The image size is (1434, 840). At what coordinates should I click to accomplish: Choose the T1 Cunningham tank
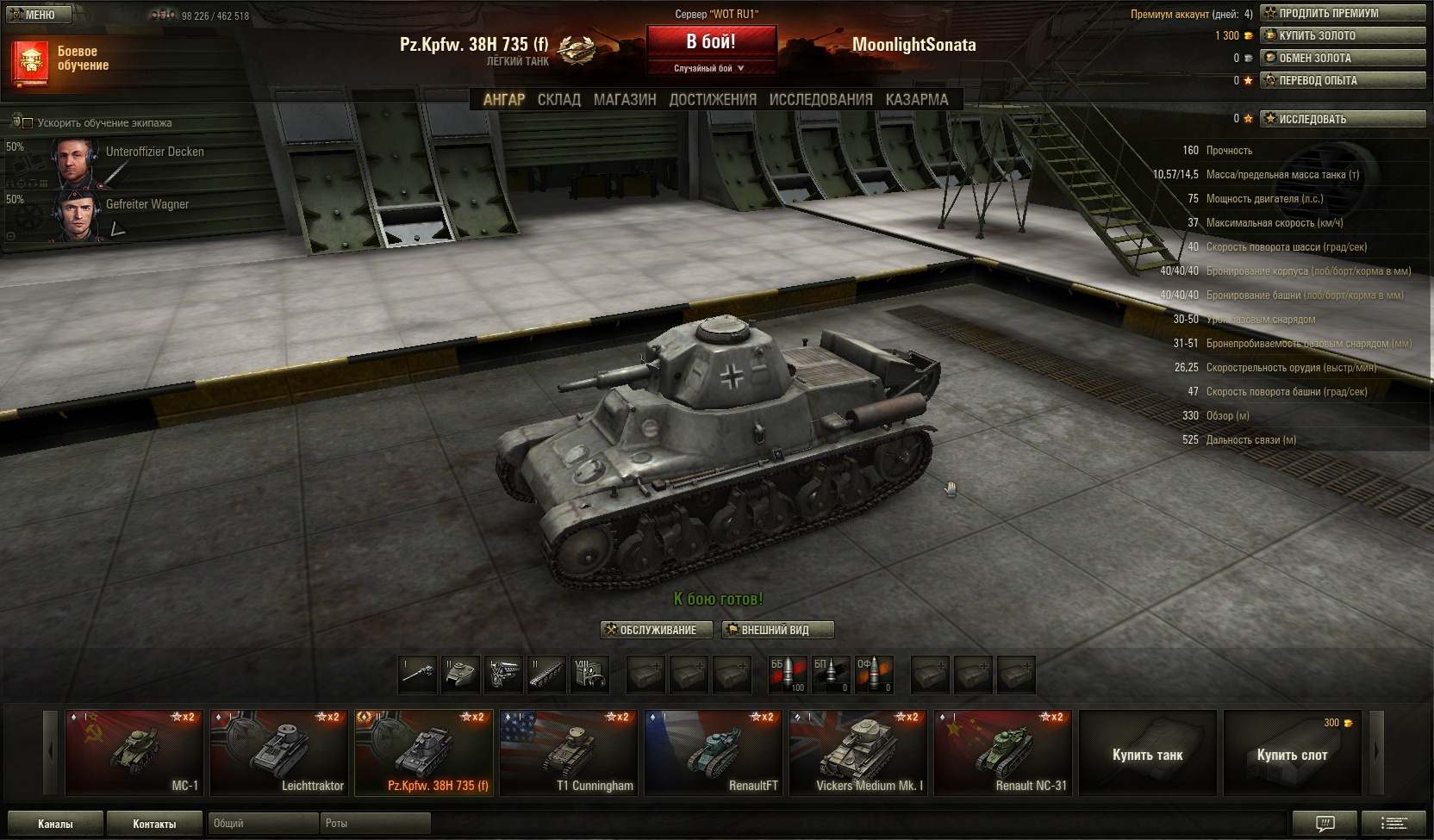pyautogui.click(x=569, y=752)
